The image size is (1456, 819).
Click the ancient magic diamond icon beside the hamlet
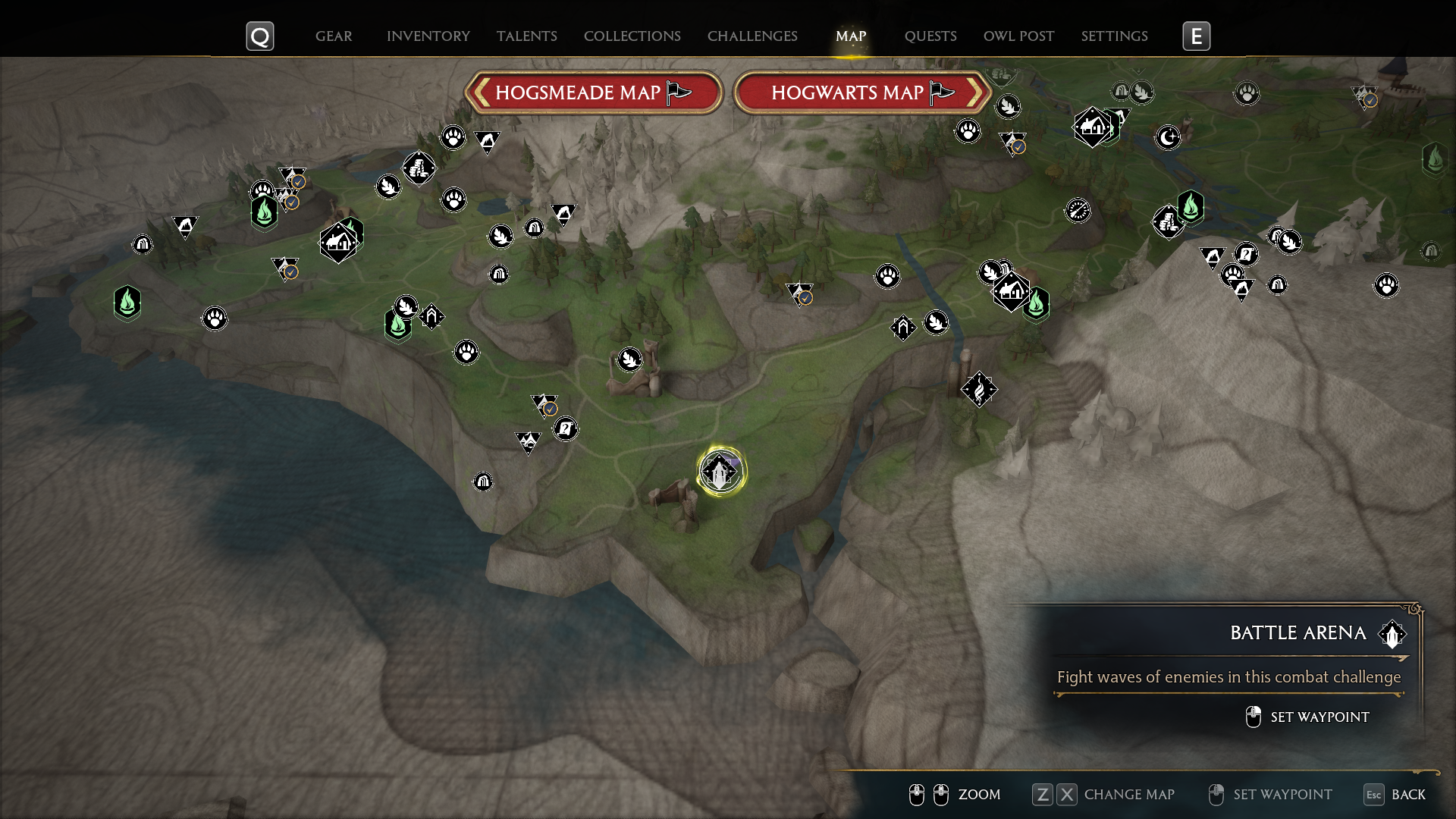pos(980,390)
